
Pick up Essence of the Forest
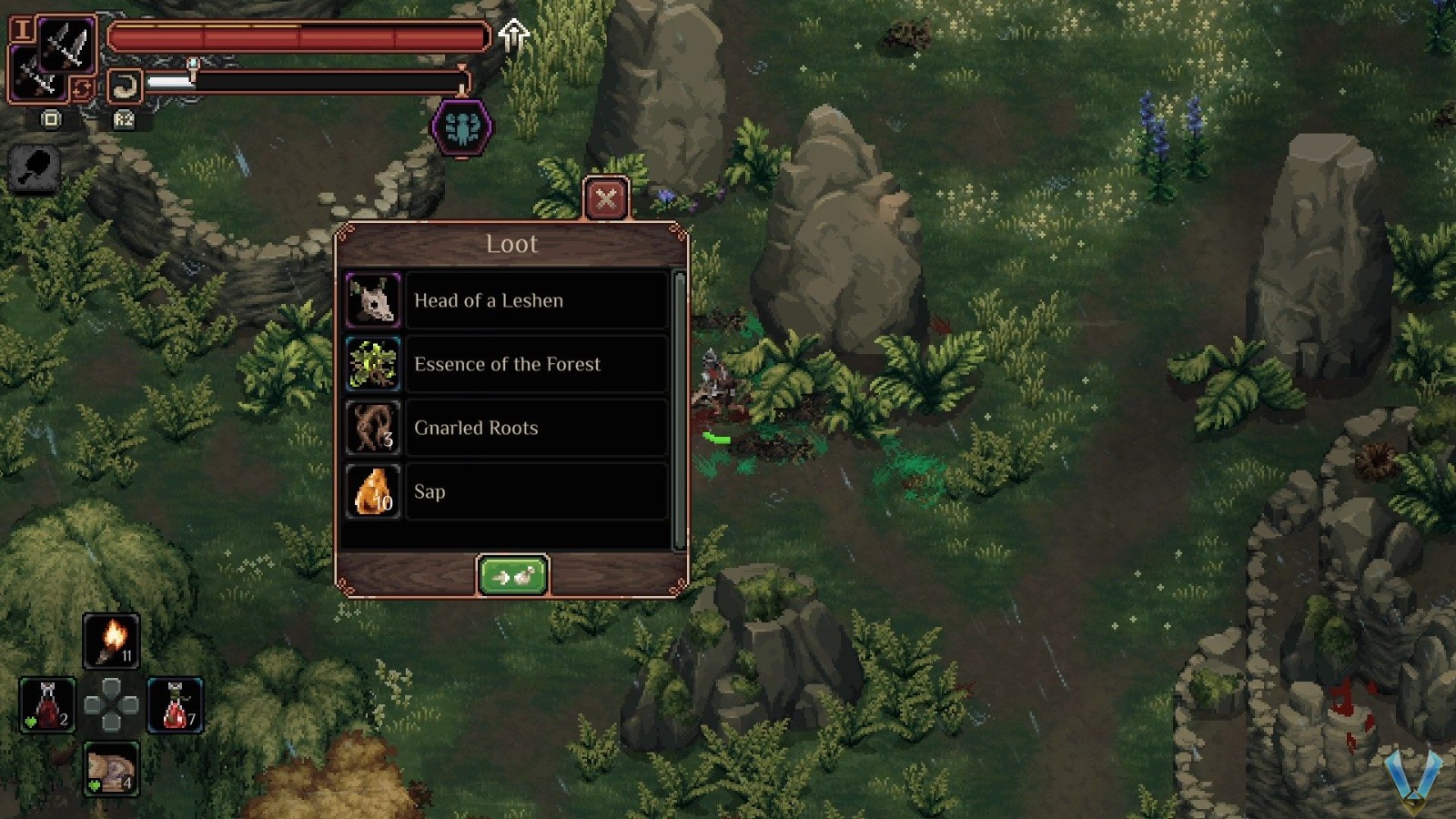point(507,364)
